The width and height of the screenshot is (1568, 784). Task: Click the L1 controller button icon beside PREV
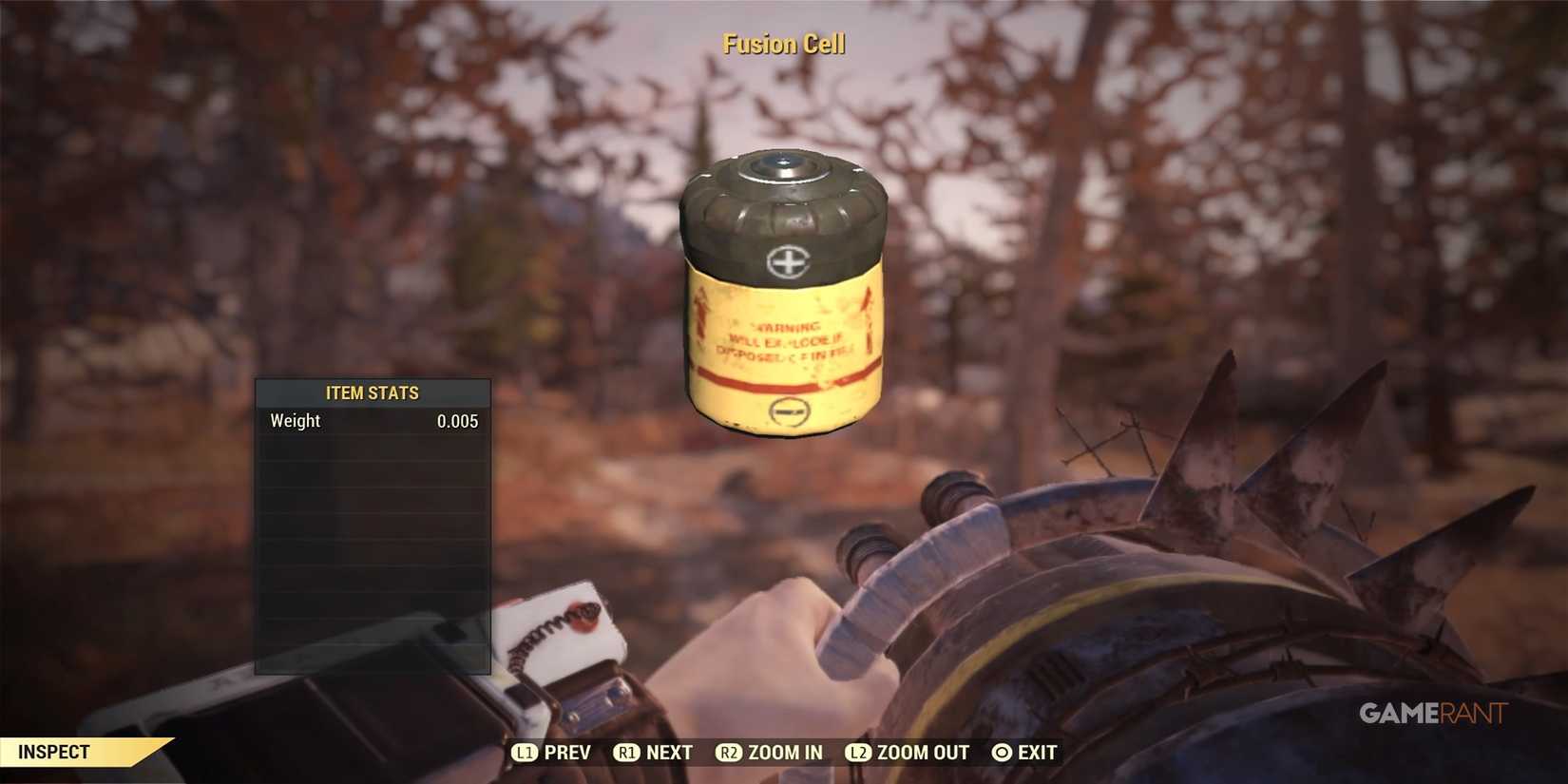pos(524,753)
